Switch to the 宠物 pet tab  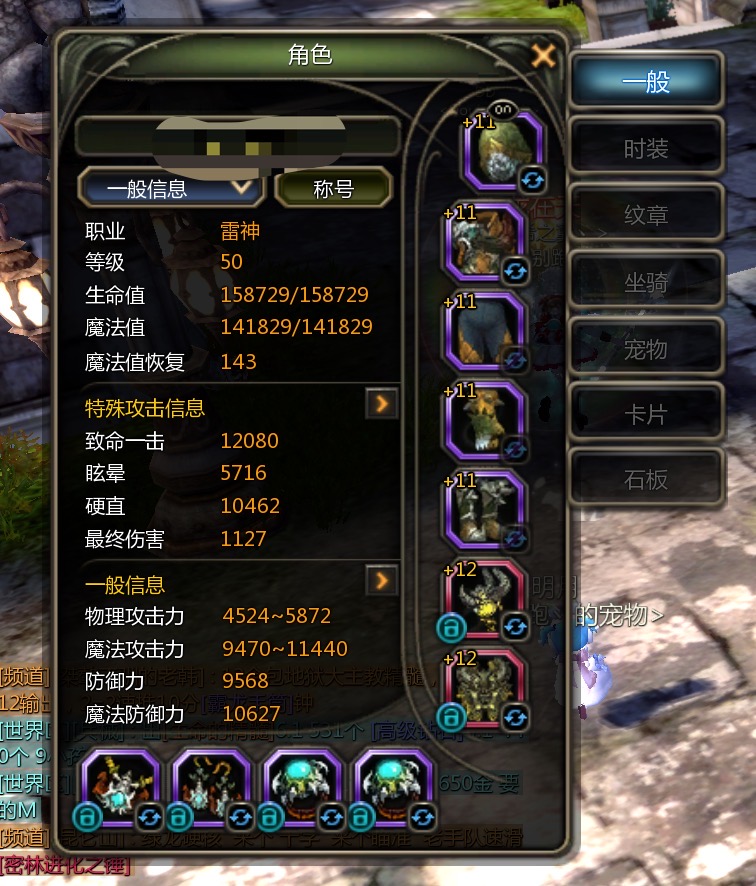tap(646, 349)
